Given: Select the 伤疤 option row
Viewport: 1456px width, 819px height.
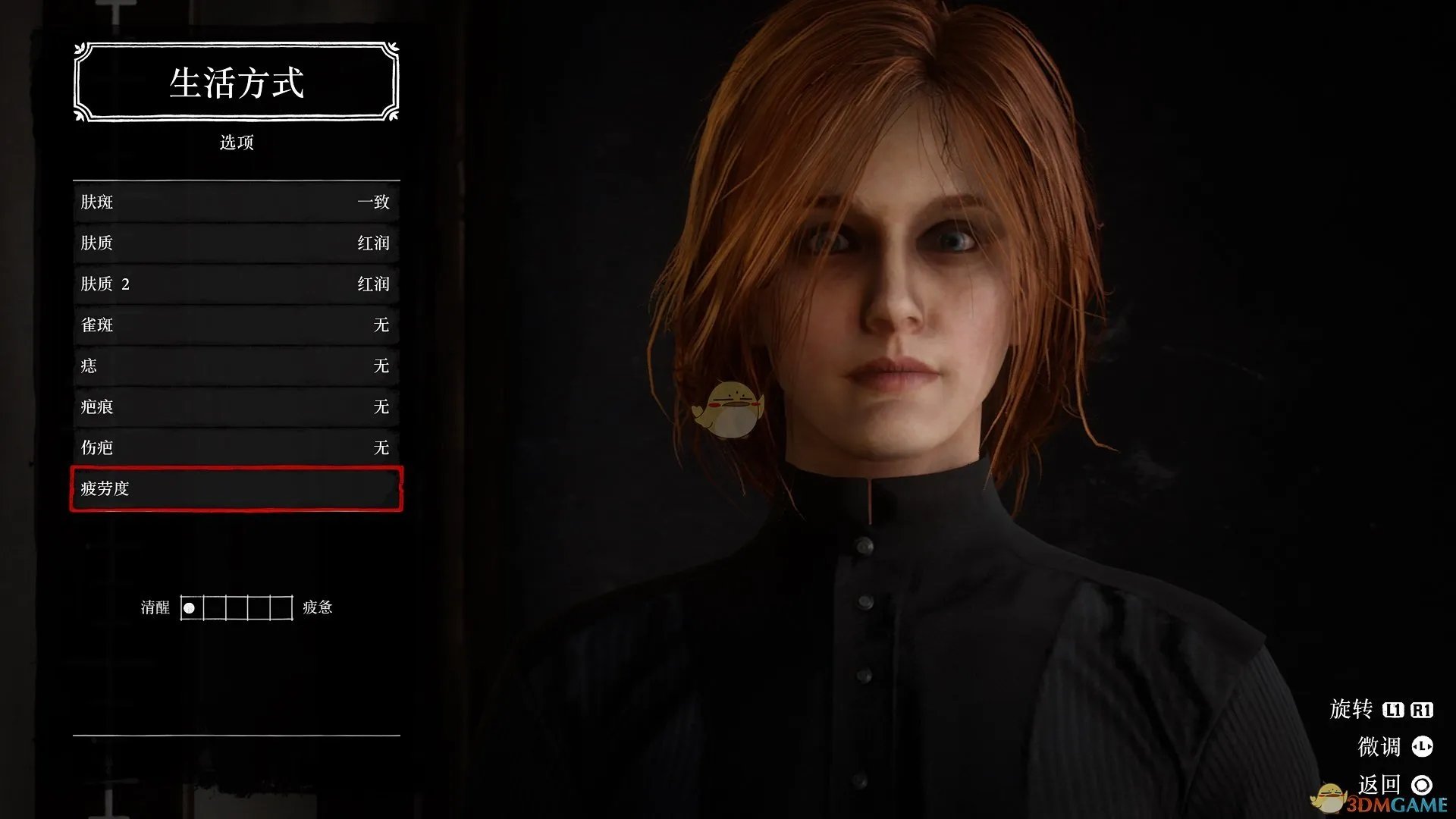Looking at the screenshot, I should 236,447.
